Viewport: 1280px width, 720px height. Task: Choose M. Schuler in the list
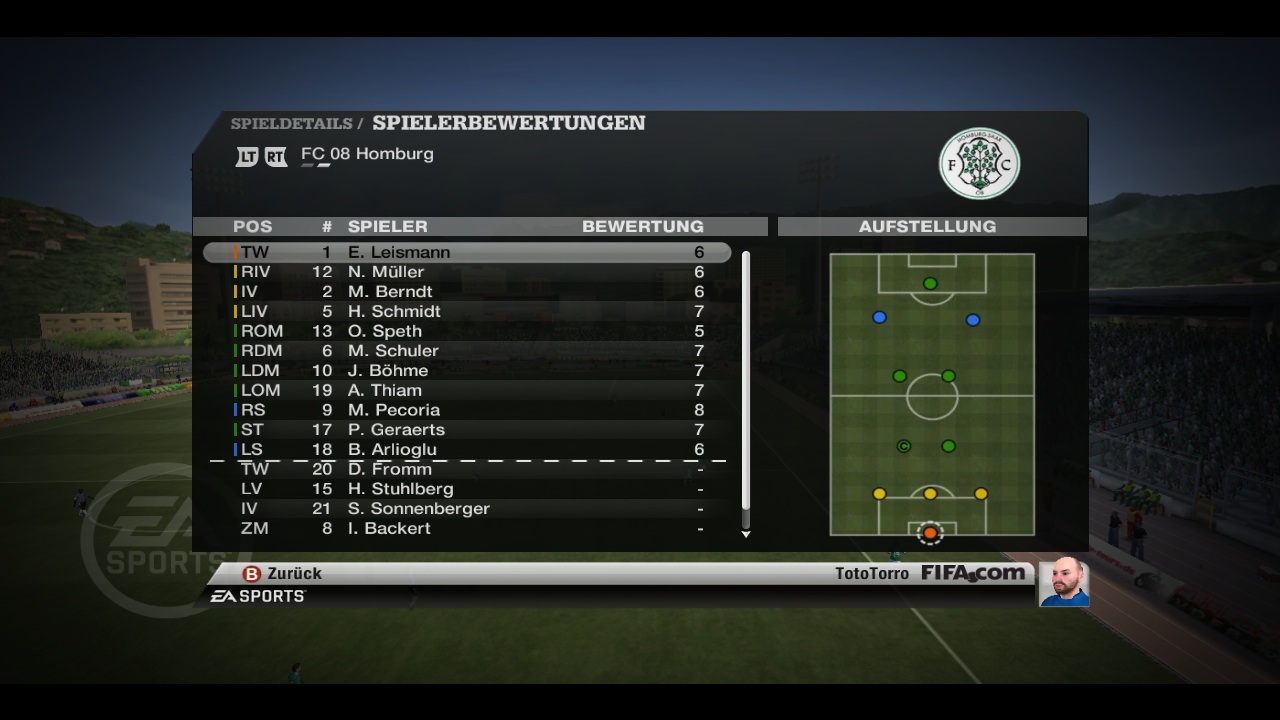point(467,351)
